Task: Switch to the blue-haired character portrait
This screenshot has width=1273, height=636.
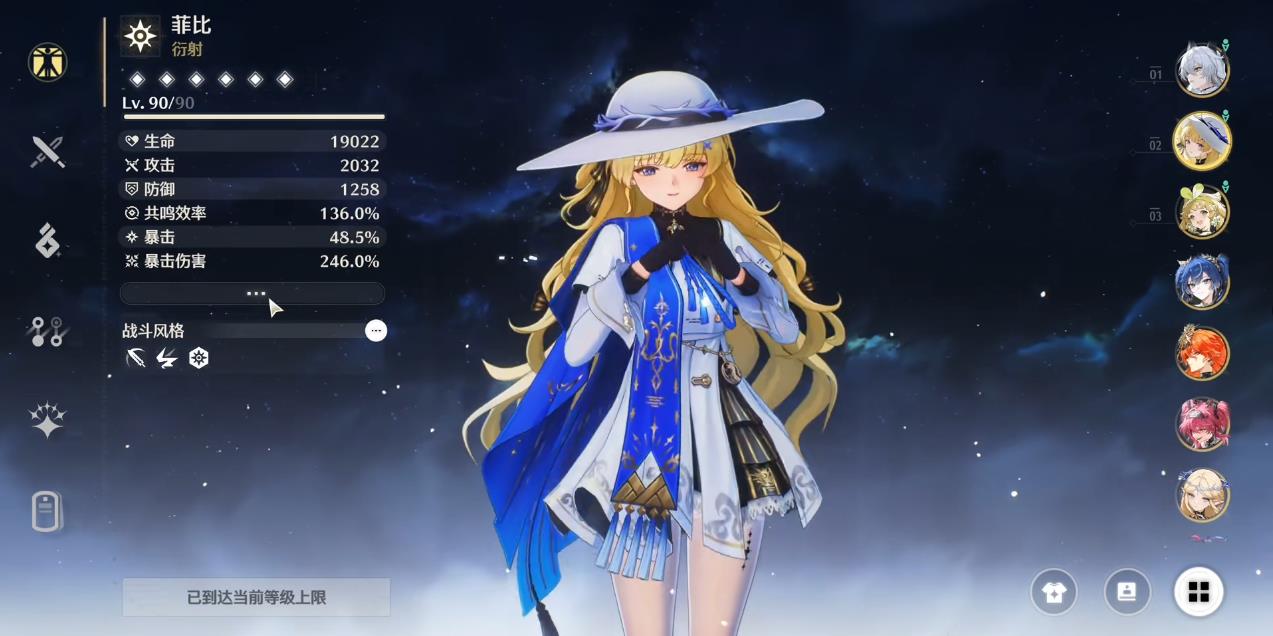Action: tap(1201, 283)
